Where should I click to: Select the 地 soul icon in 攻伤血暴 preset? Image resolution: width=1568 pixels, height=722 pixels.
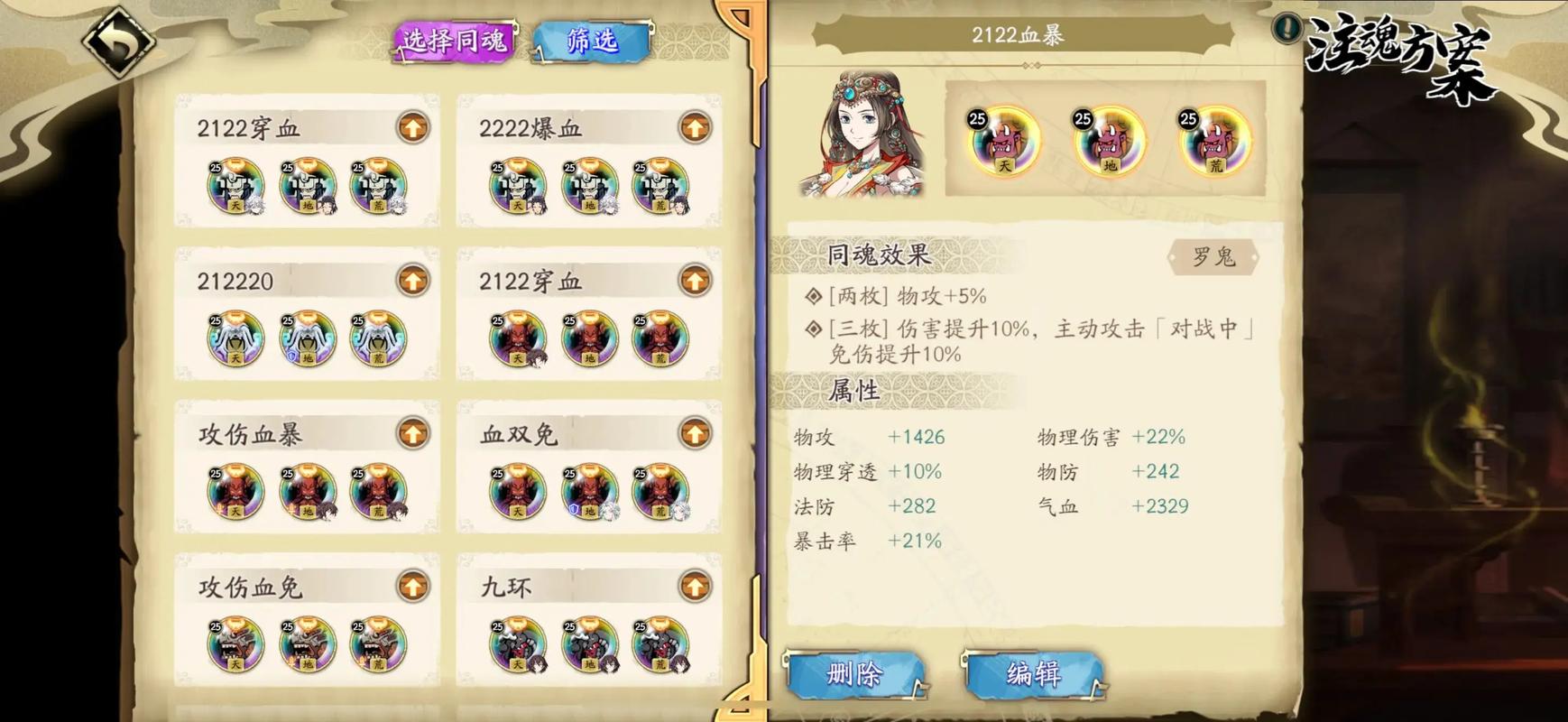click(x=307, y=495)
